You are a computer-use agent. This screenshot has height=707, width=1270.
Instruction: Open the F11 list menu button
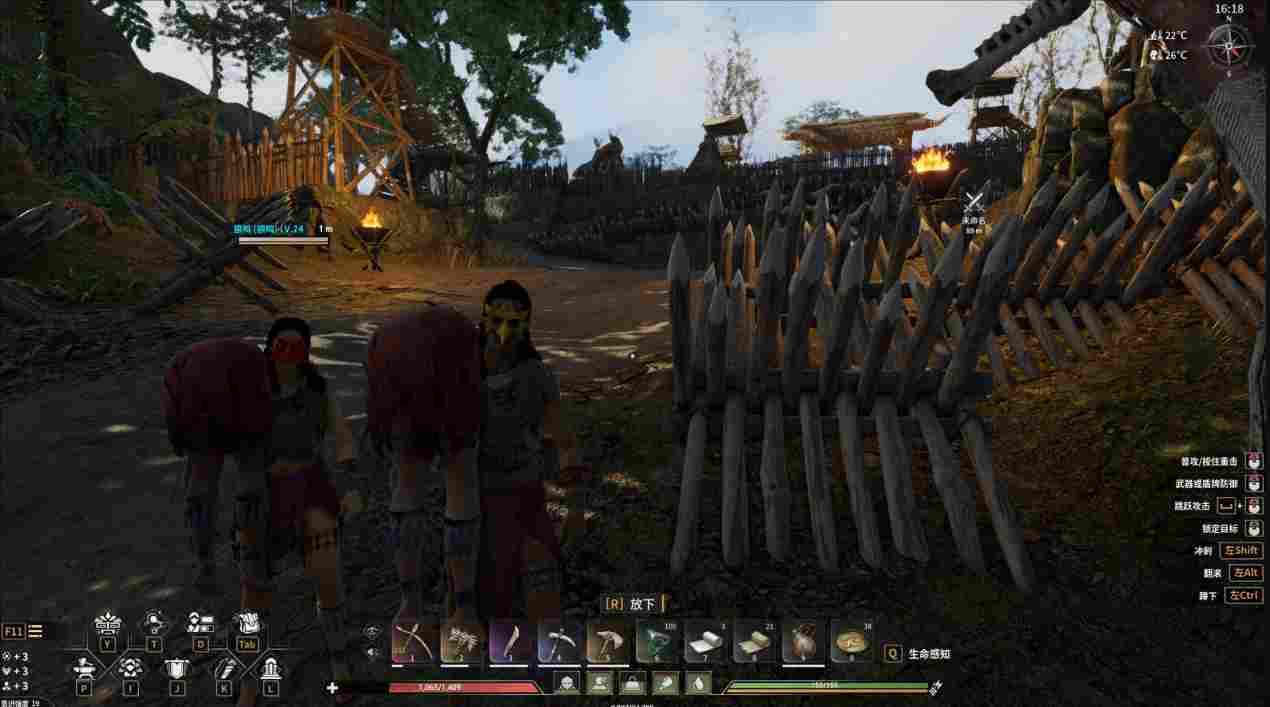tap(23, 631)
